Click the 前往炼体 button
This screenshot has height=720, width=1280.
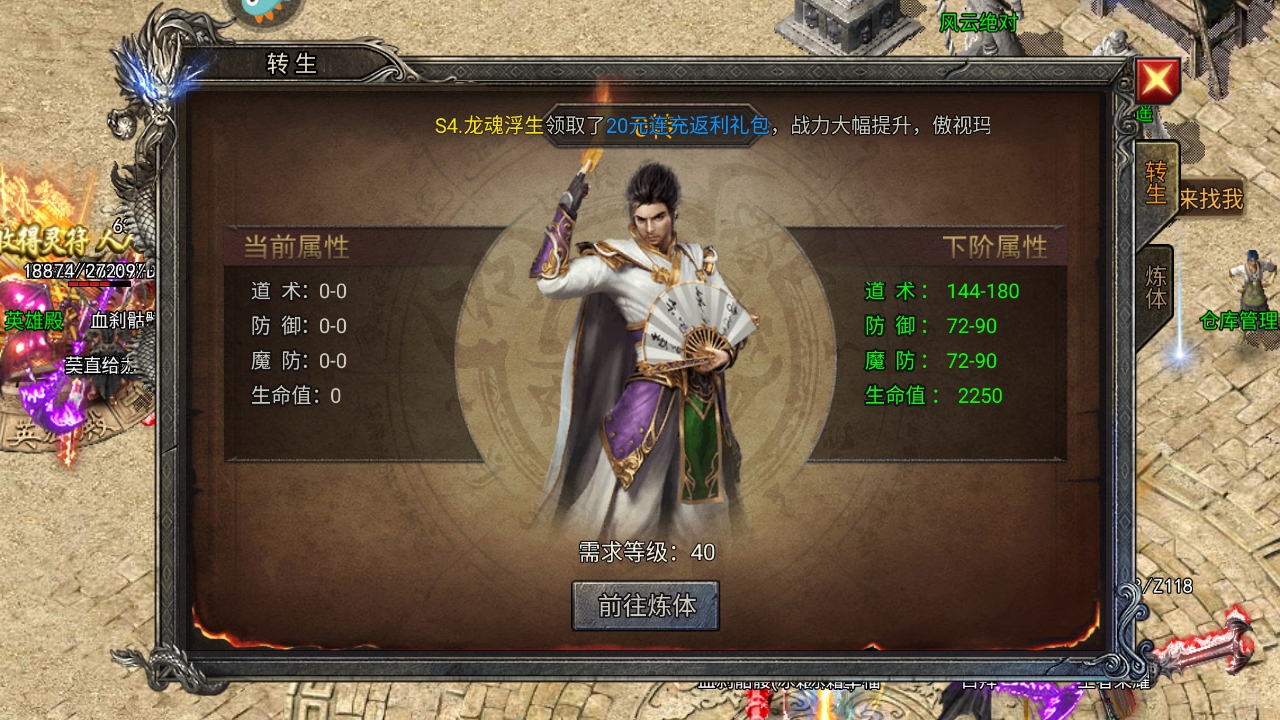pos(645,606)
